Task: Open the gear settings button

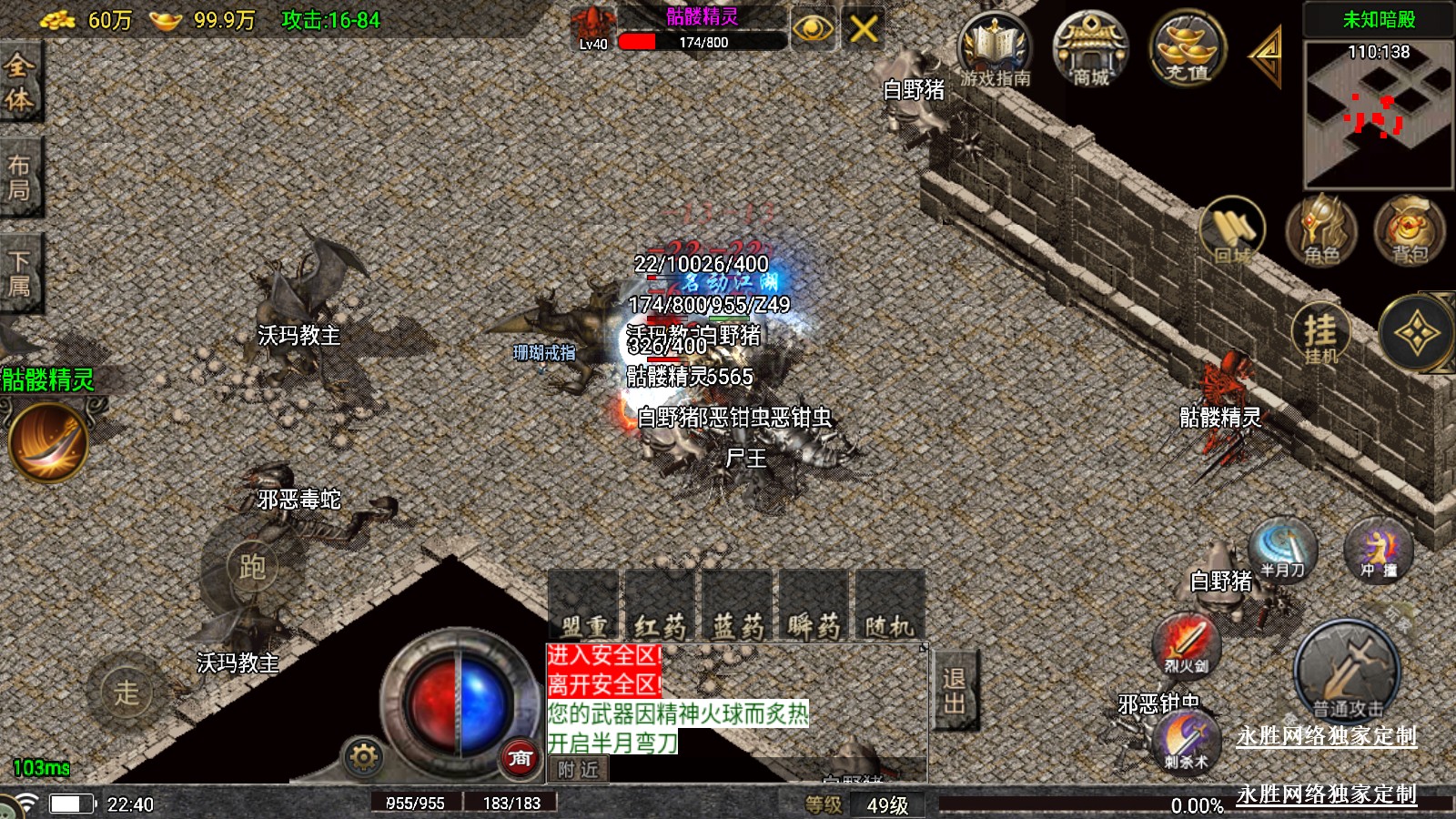Action: click(x=363, y=757)
